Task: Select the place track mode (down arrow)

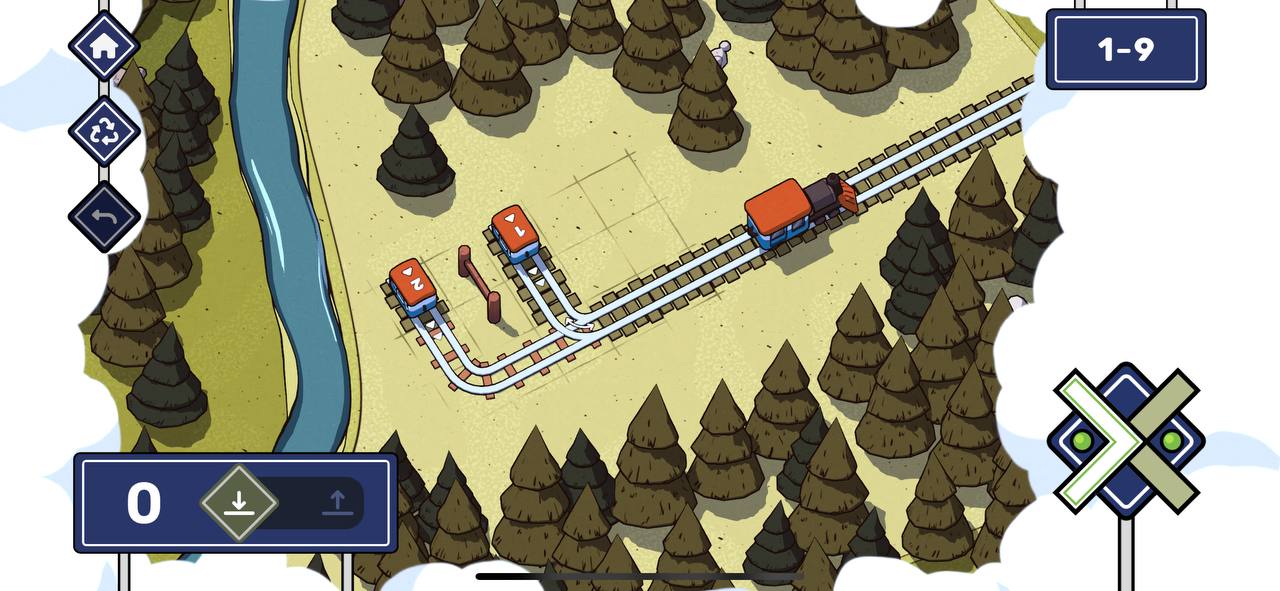Action: [x=239, y=502]
